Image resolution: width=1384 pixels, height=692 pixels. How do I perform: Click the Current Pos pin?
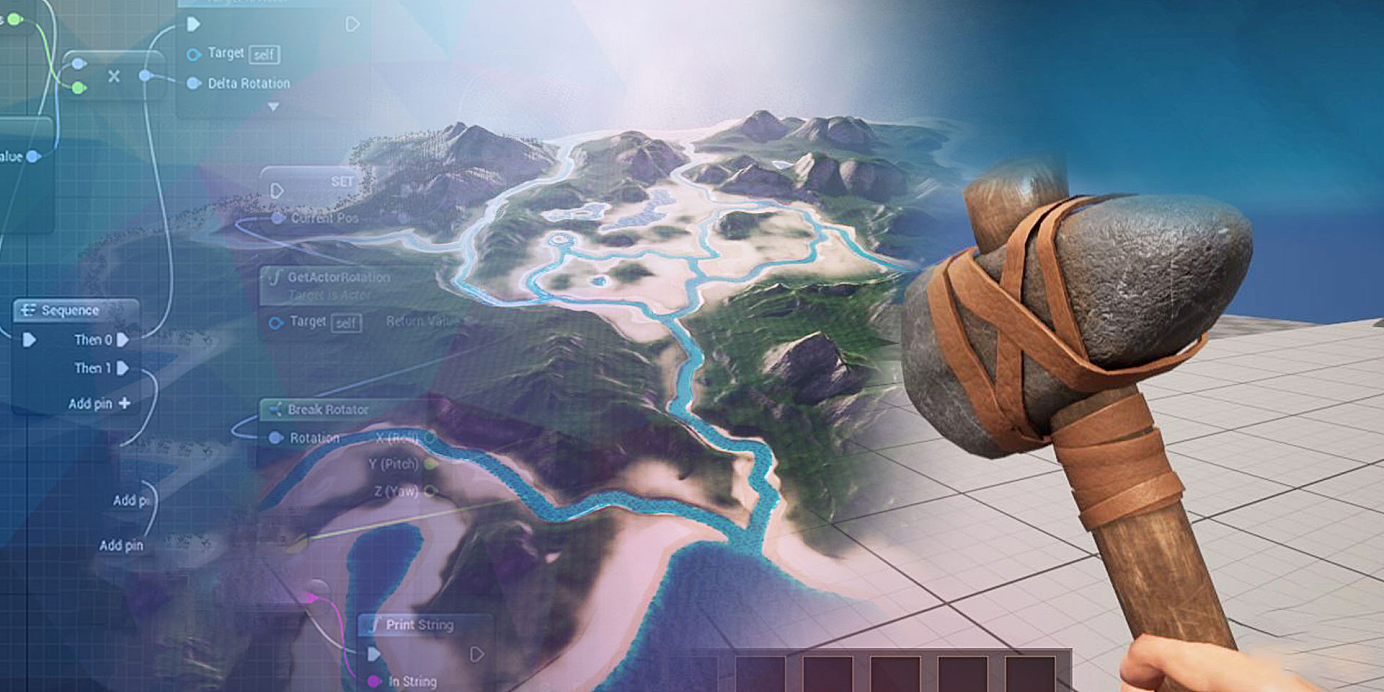[x=278, y=218]
